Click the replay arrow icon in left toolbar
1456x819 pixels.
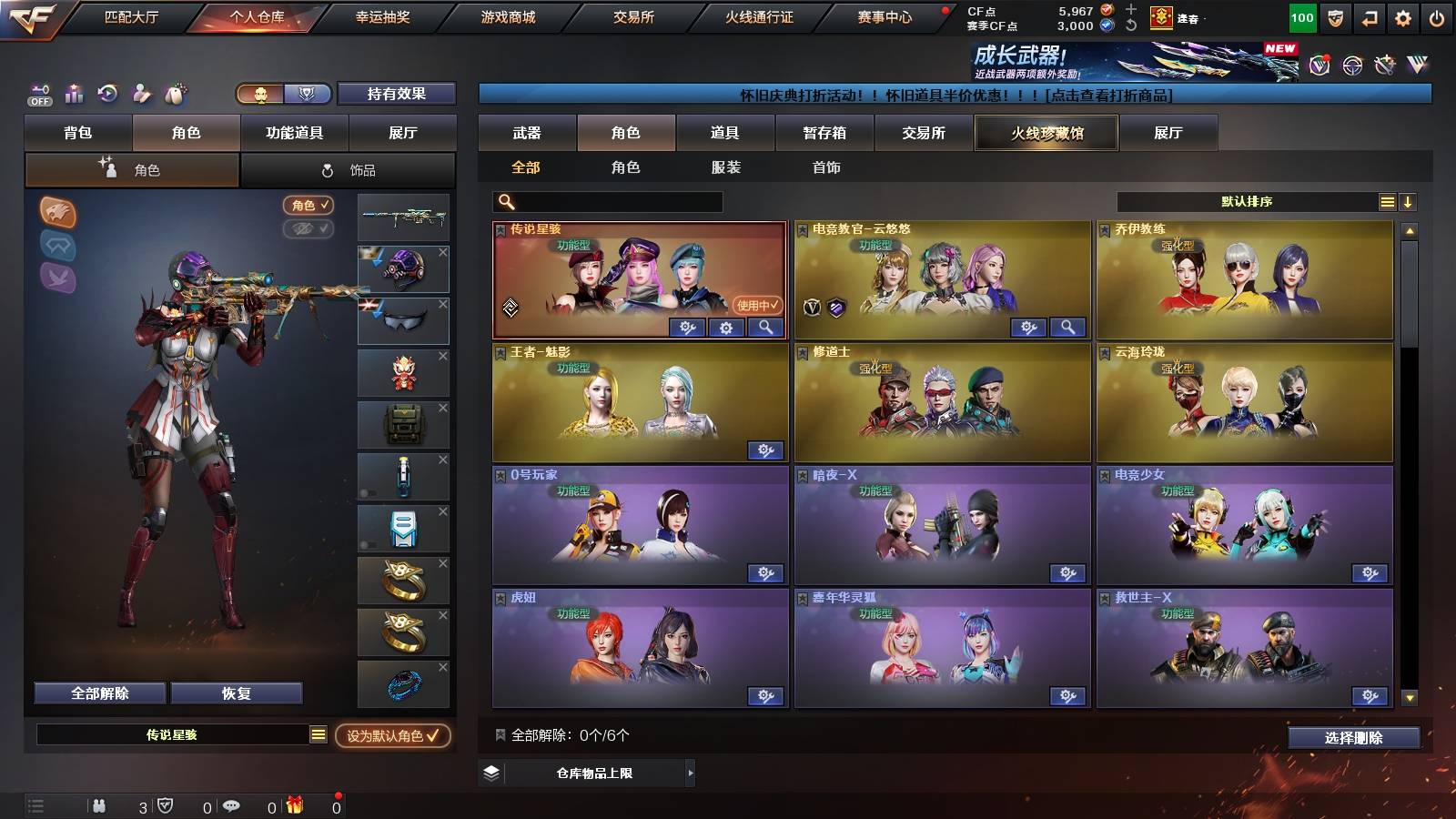tap(108, 93)
